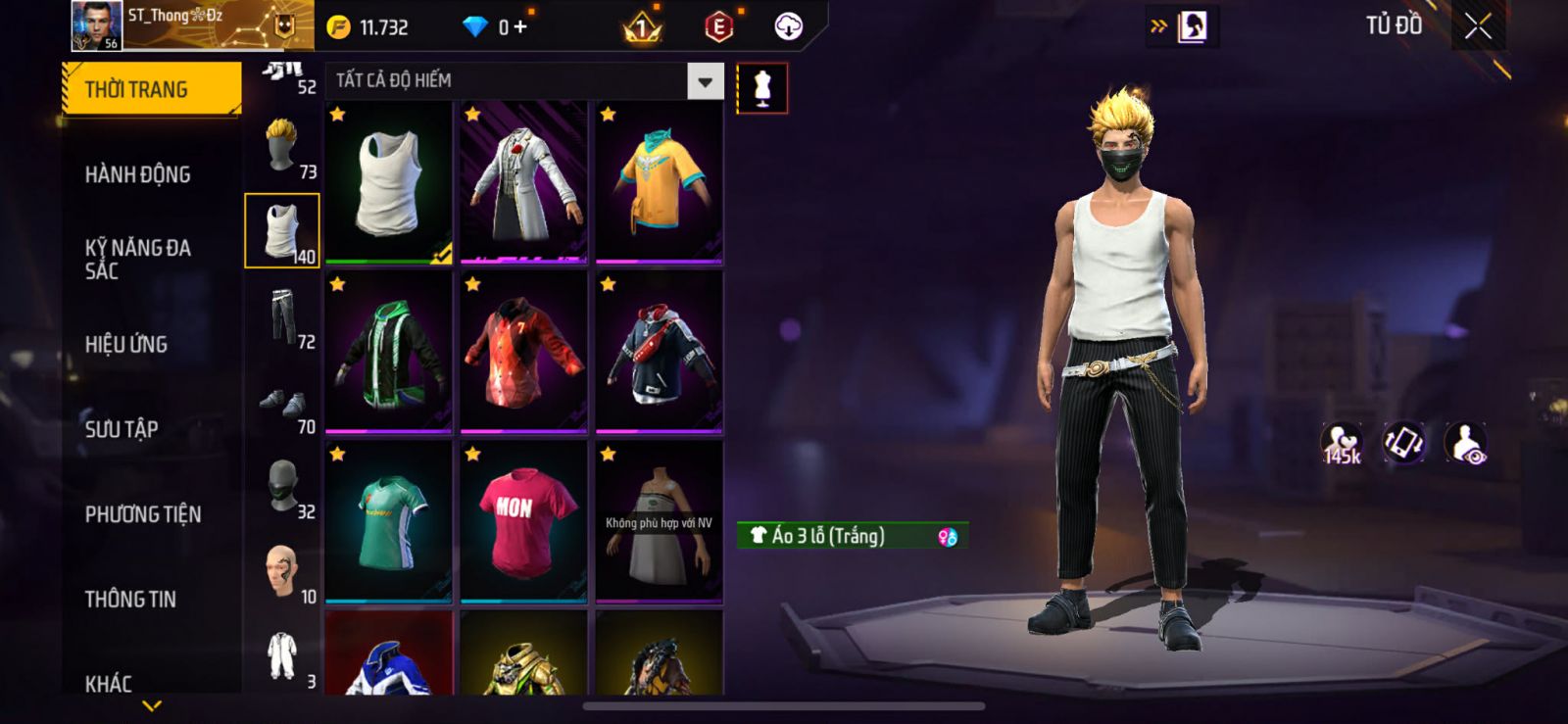Open the HÀNH ĐỘNG category

click(x=138, y=174)
